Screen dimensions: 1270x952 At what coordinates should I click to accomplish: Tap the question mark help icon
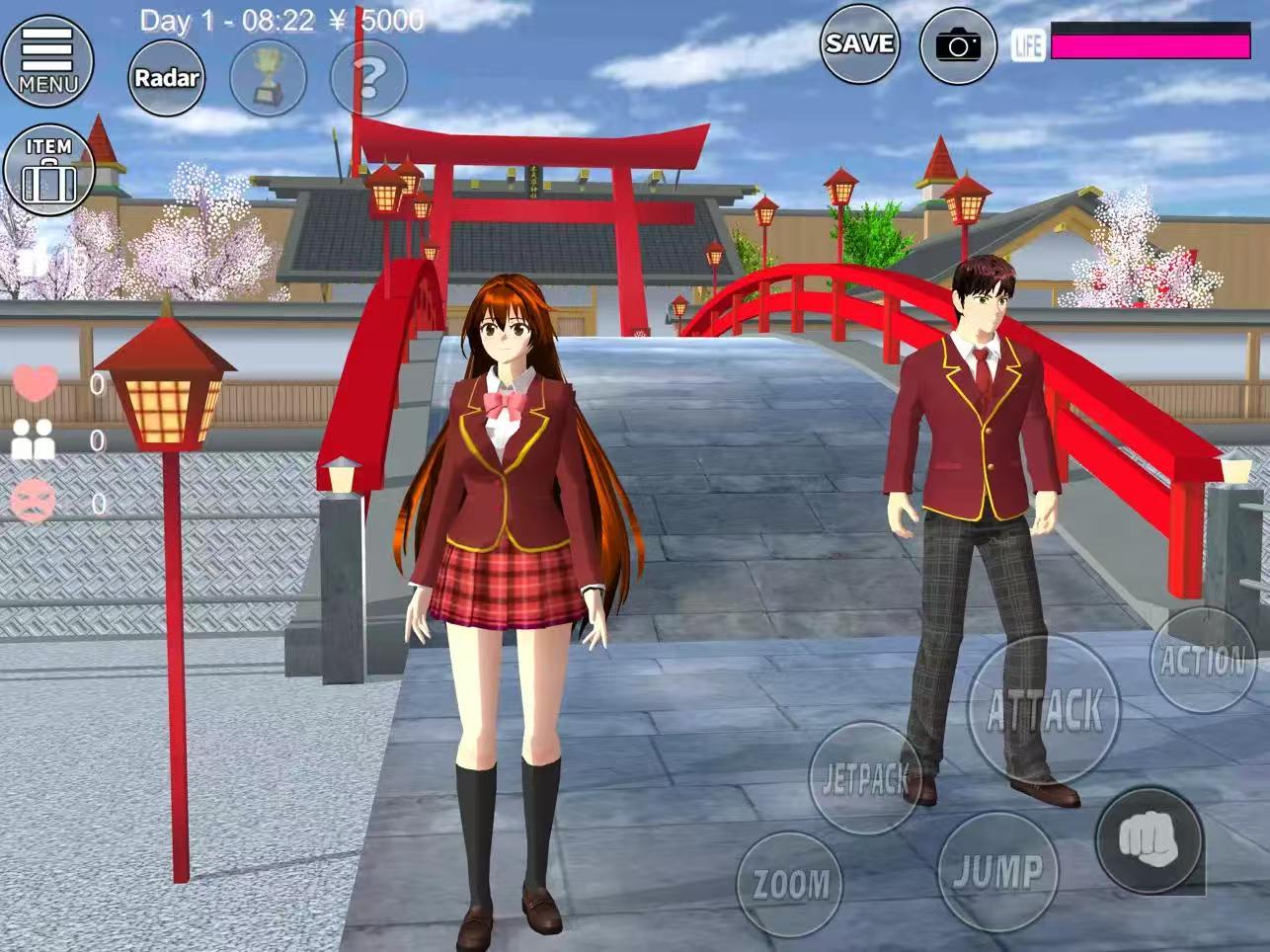click(x=366, y=79)
